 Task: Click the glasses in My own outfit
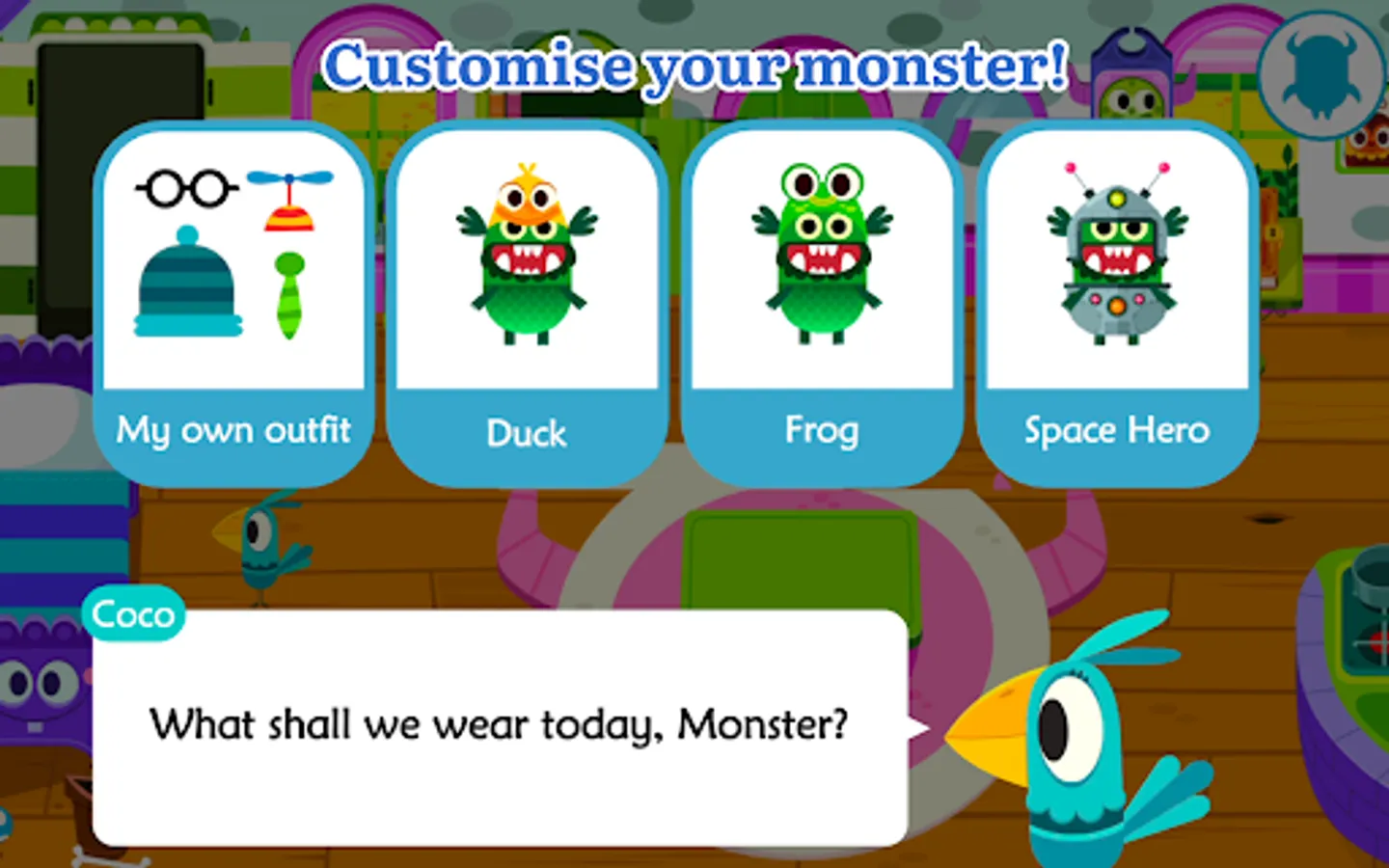click(x=186, y=185)
